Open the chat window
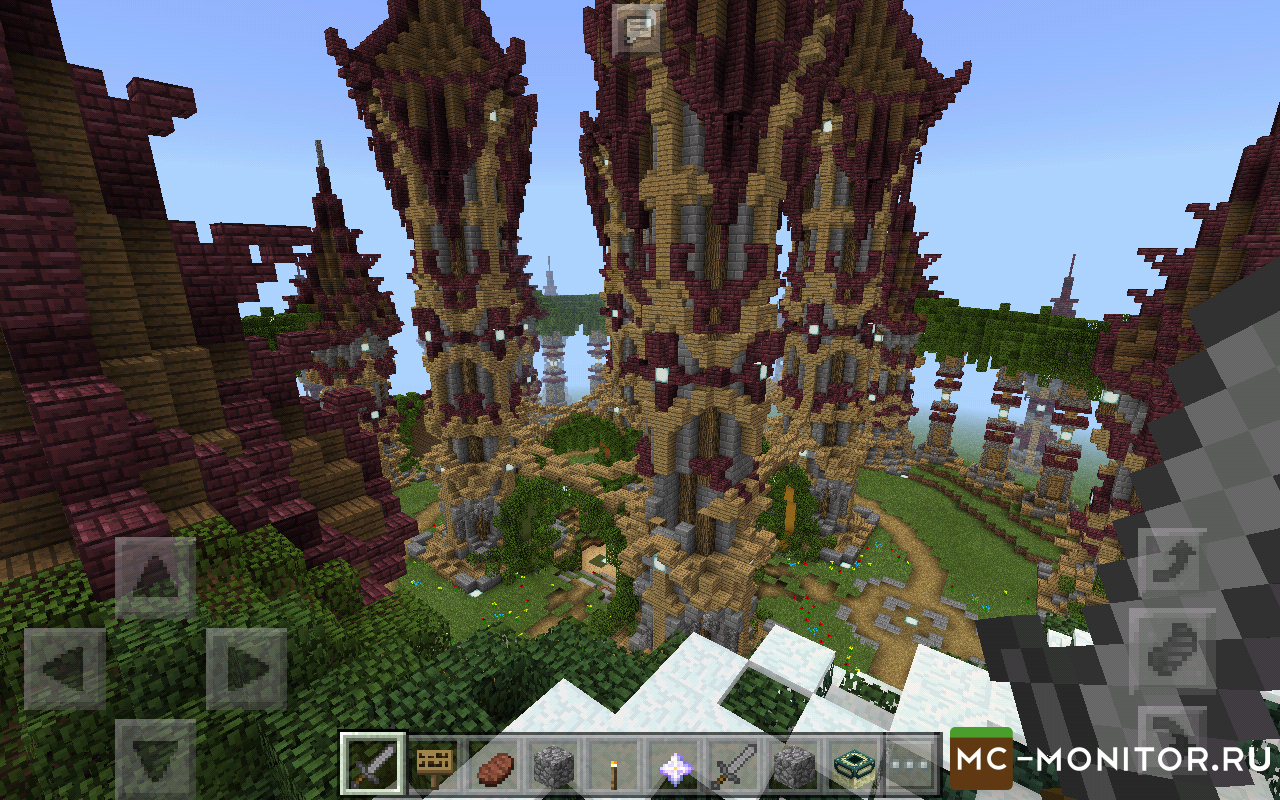Image resolution: width=1280 pixels, height=800 pixels. [x=638, y=30]
